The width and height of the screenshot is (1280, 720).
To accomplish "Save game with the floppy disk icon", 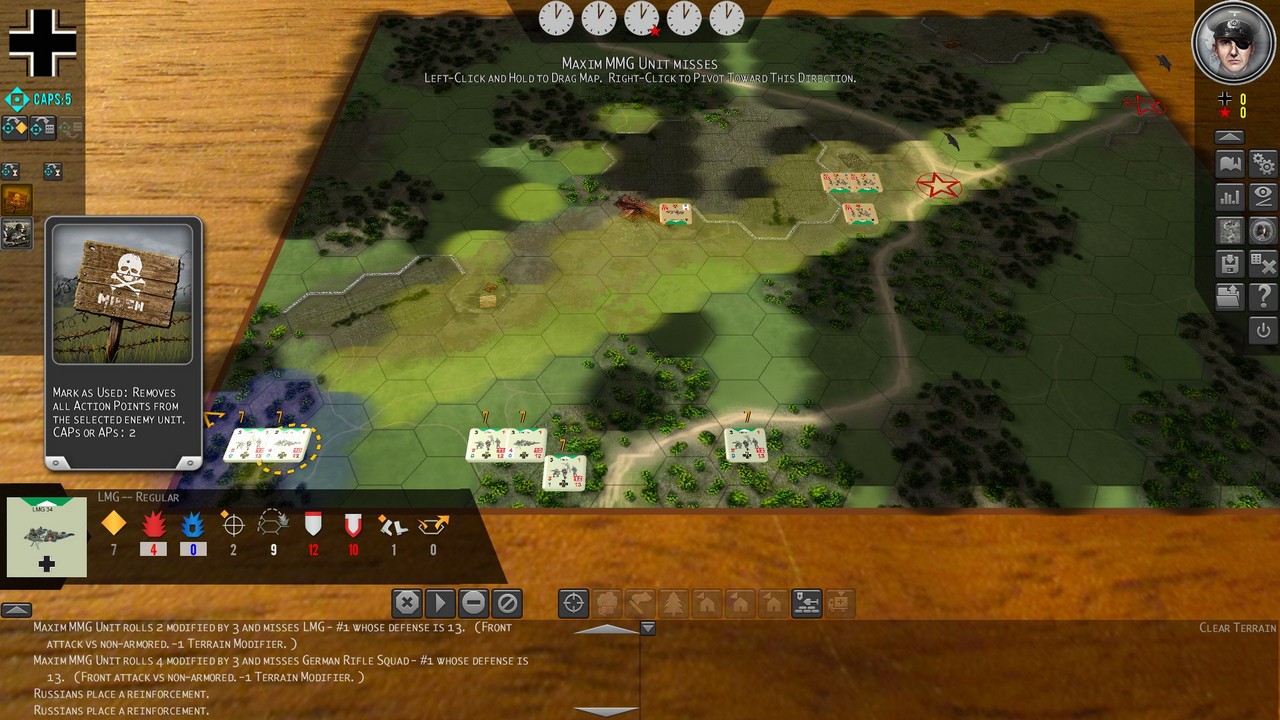I will 1230,264.
